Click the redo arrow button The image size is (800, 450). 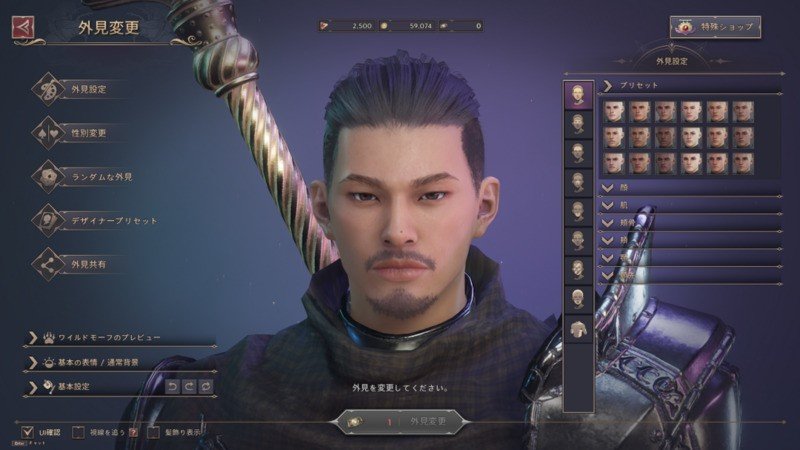[189, 386]
